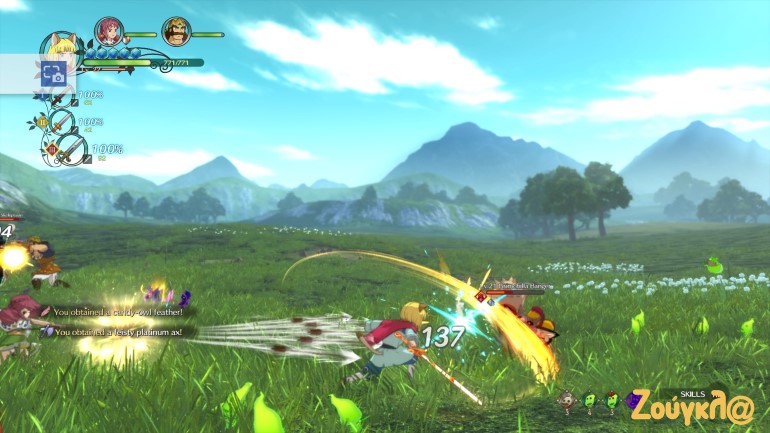Viewport: 770px width, 433px height.
Task: Select the red-haired girl party portrait
Action: point(108,32)
